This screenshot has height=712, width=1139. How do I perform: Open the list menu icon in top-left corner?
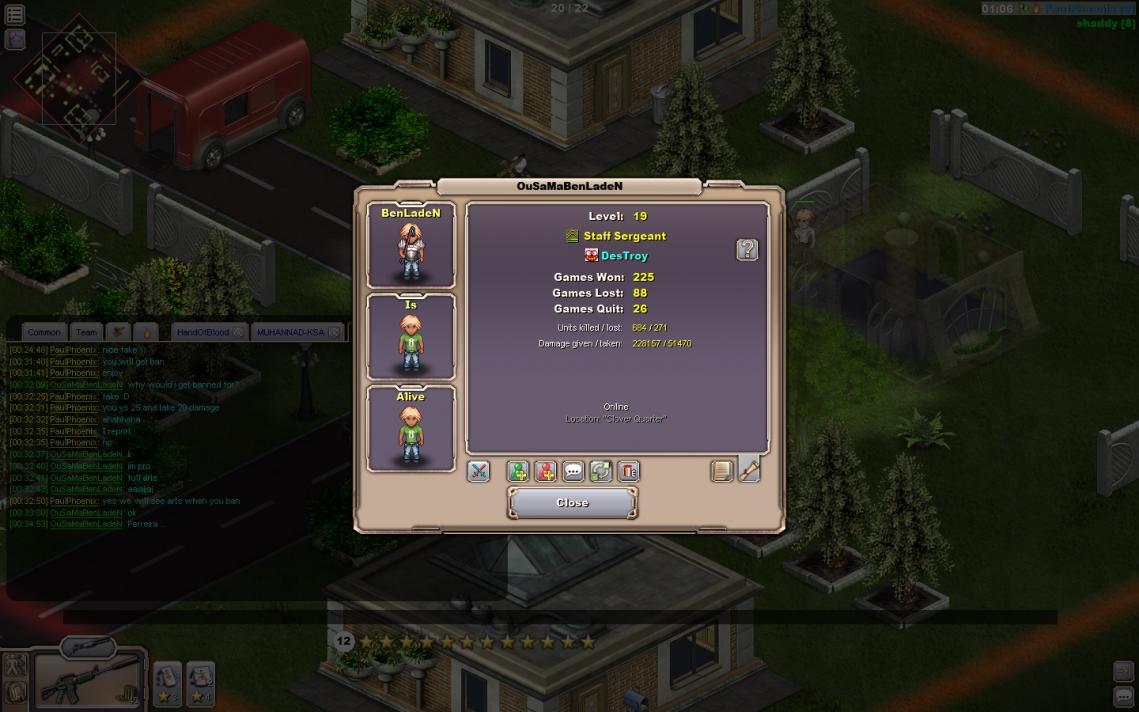pyautogui.click(x=15, y=15)
